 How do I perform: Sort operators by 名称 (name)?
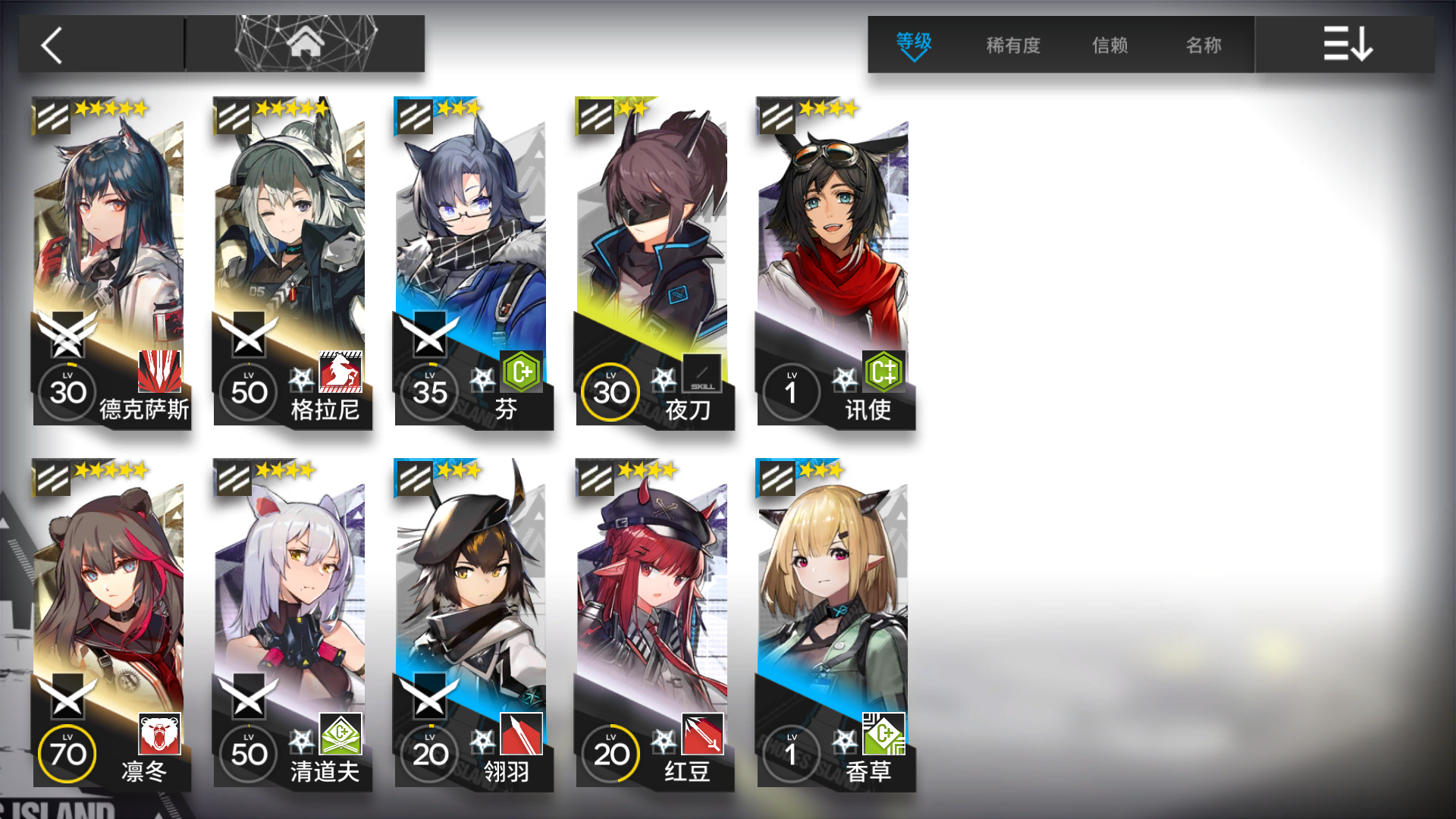pos(1203,45)
